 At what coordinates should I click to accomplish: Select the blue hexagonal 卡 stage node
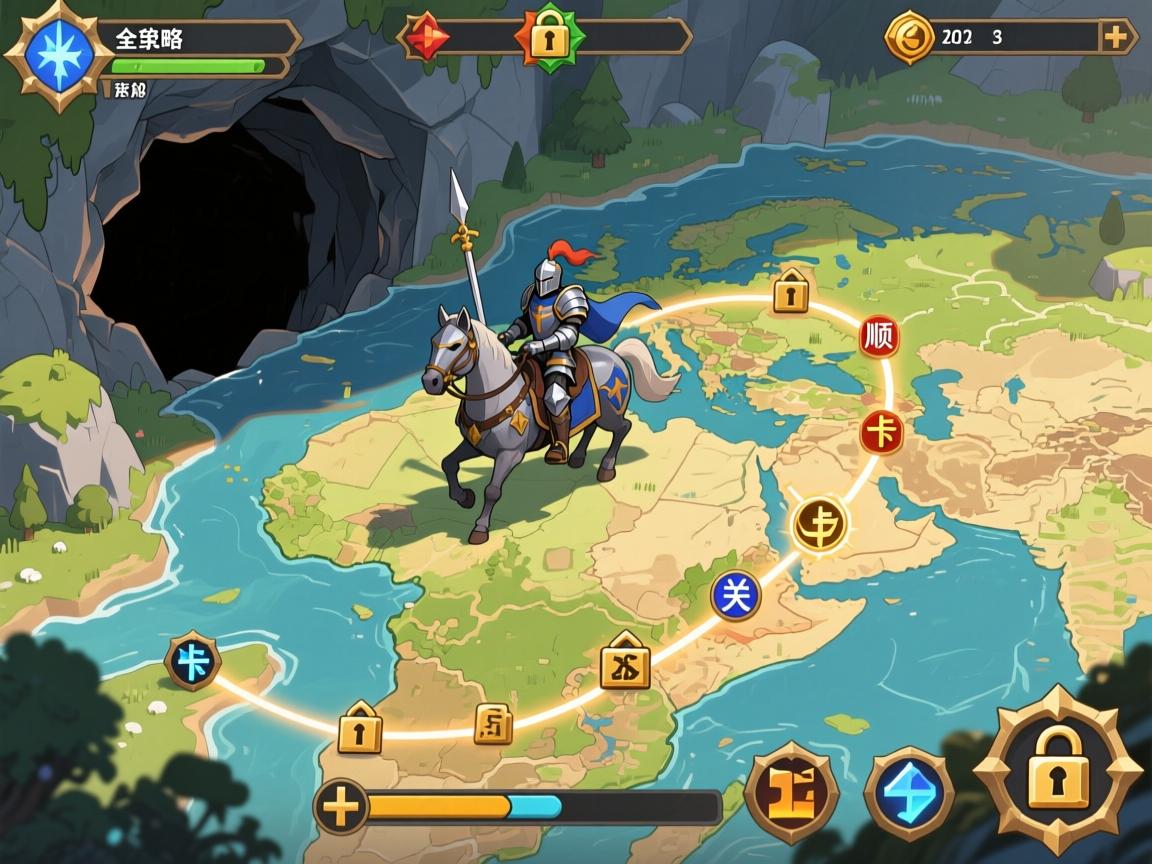click(x=193, y=662)
